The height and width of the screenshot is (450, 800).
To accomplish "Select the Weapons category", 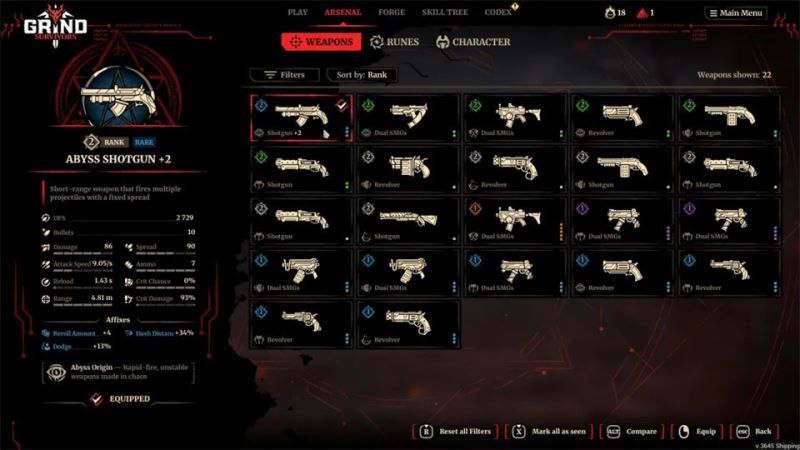I will coord(321,42).
